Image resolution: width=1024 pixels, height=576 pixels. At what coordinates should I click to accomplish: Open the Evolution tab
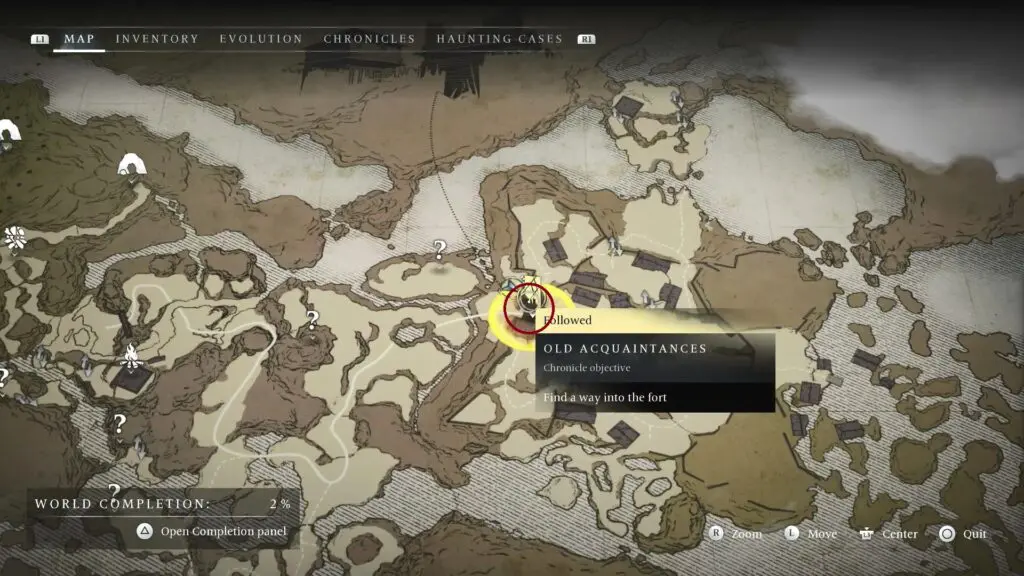[x=261, y=39]
